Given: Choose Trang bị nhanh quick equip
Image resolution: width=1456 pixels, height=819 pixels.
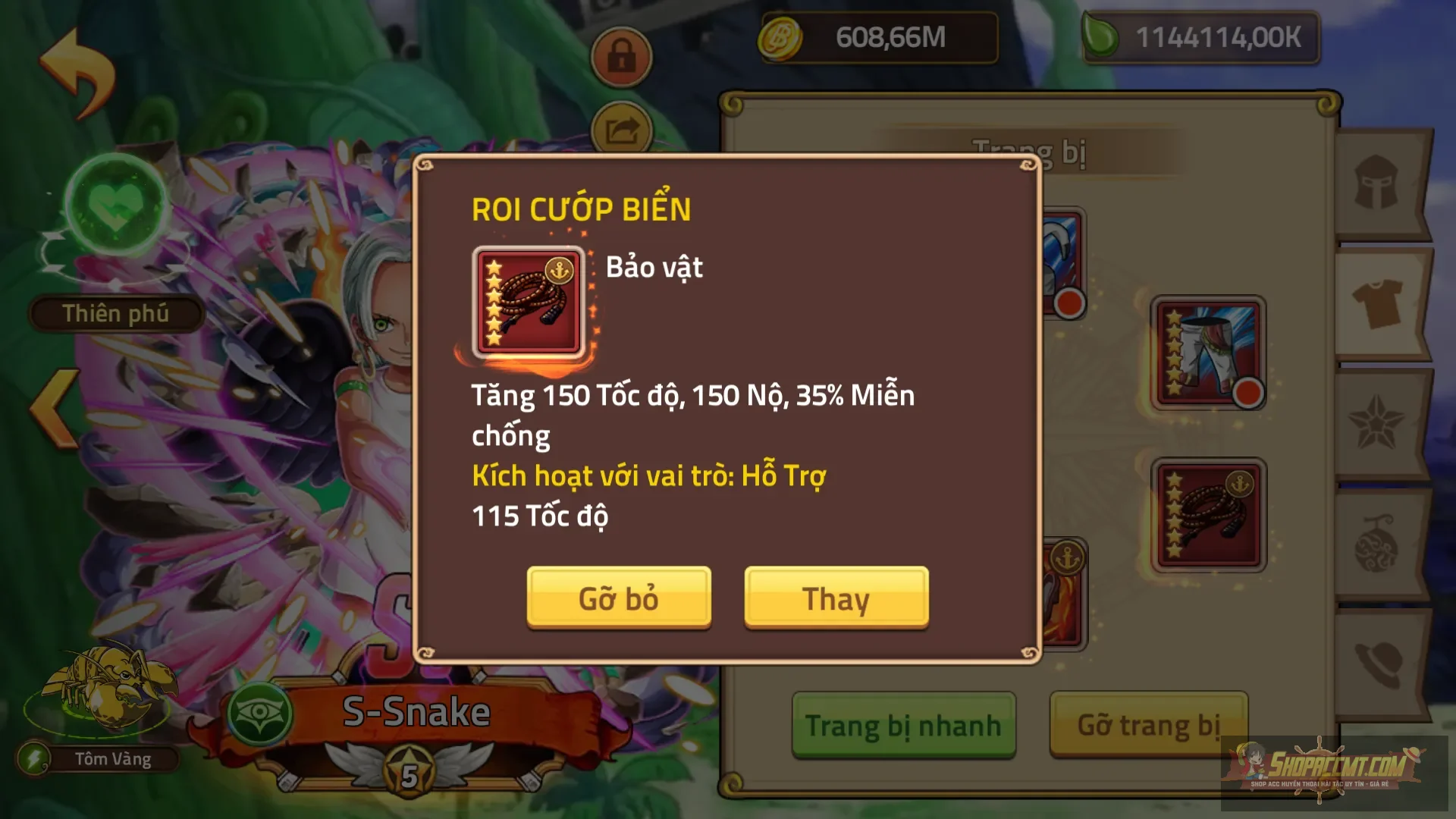Looking at the screenshot, I should point(903,726).
